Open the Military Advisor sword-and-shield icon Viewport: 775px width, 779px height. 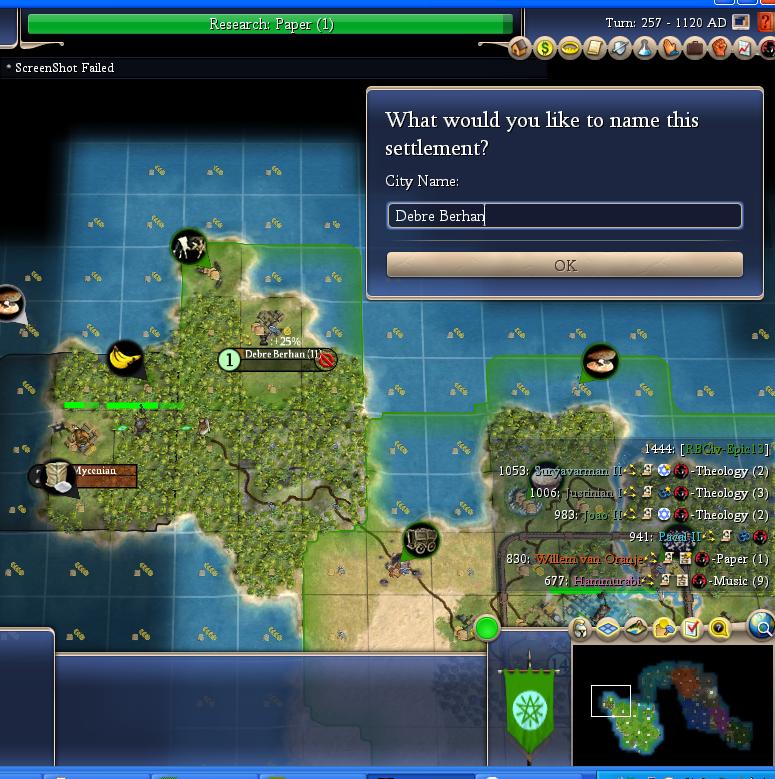620,48
